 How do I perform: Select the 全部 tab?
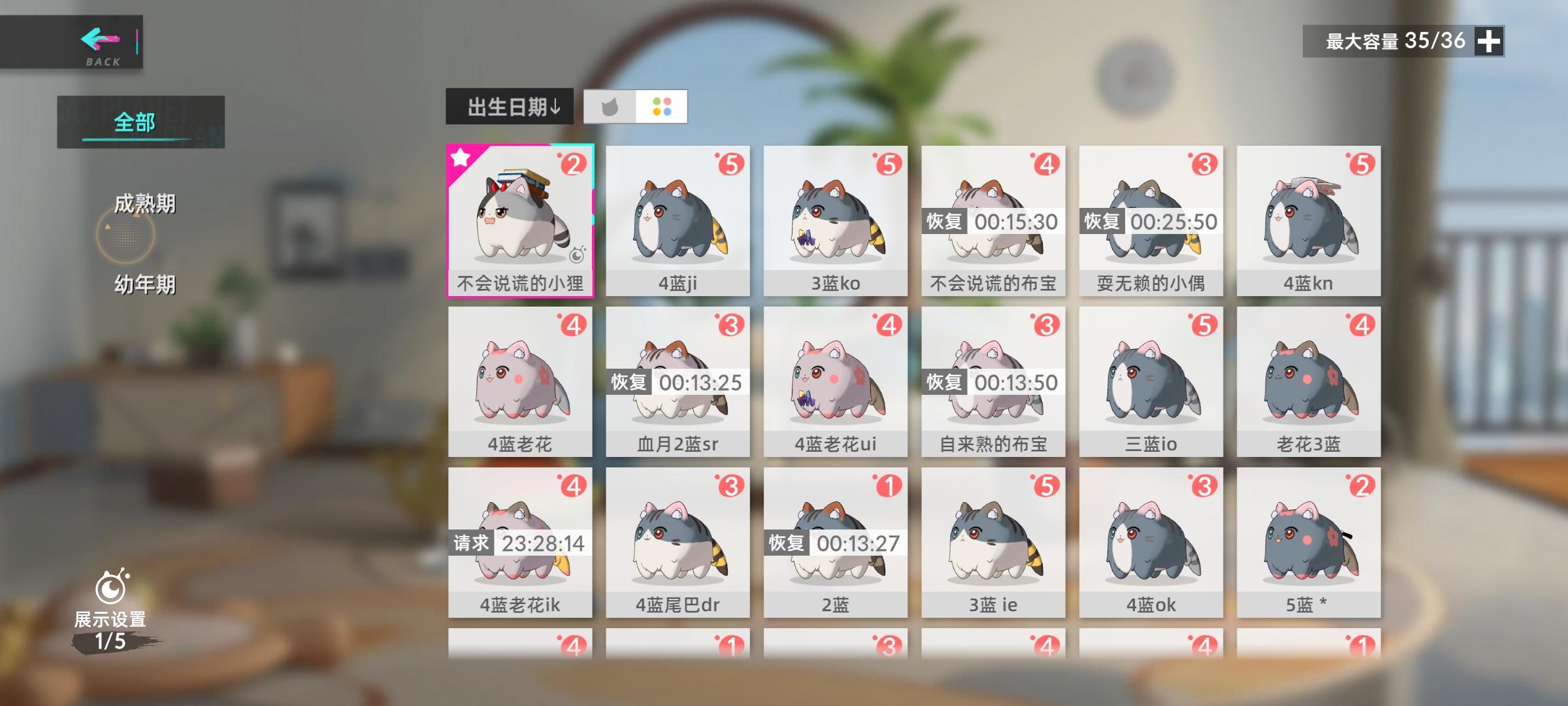tap(135, 120)
